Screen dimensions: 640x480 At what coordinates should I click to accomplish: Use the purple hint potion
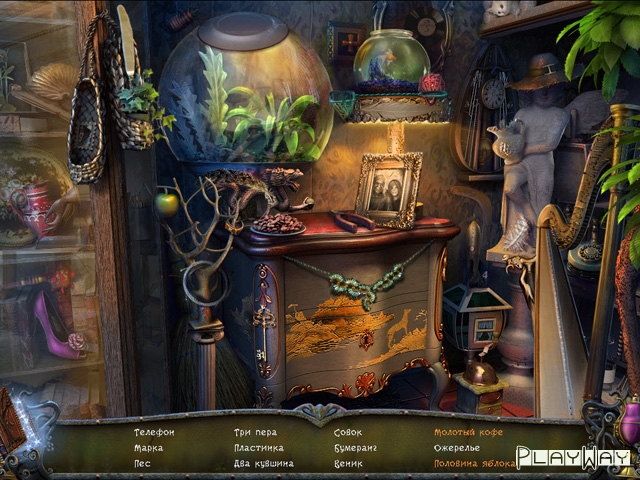[629, 422]
